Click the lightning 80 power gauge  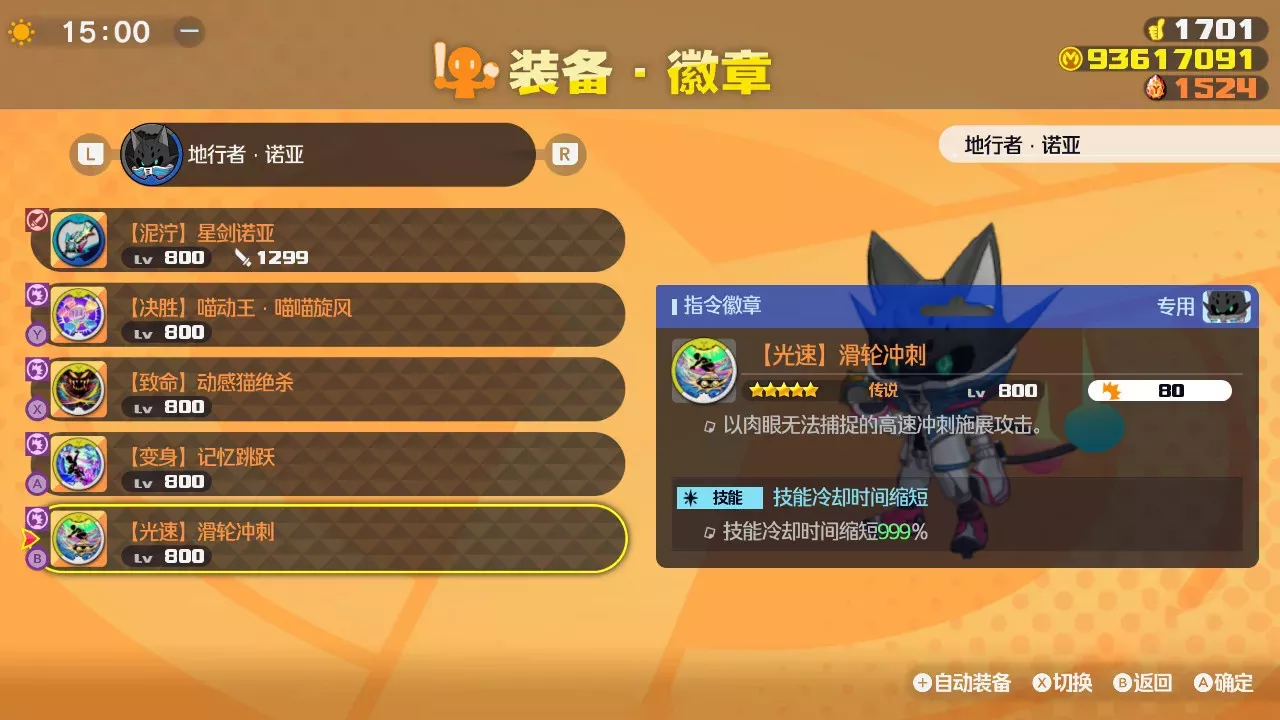click(1160, 391)
